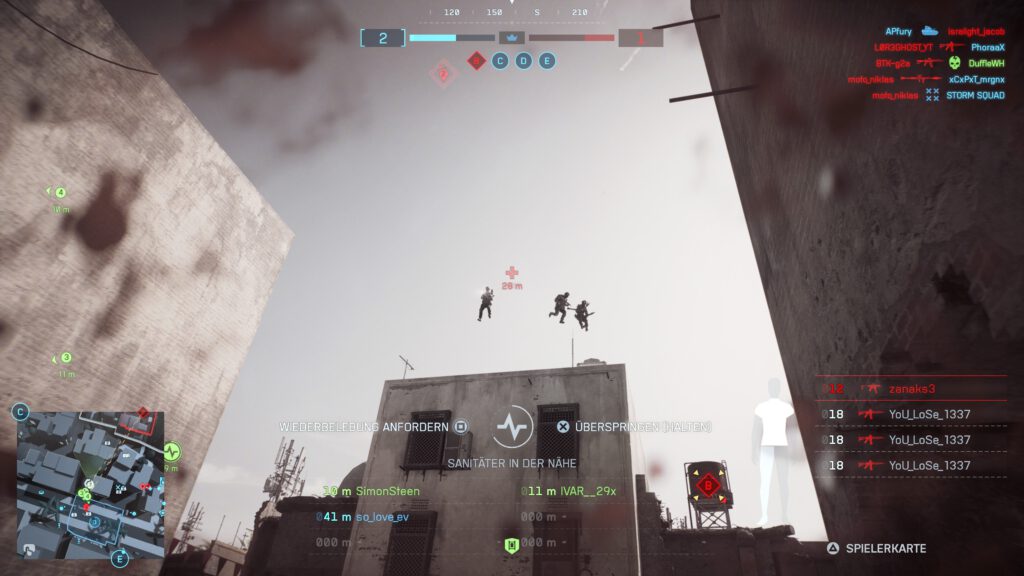Screen dimensions: 1024x576
Task: Click the crown icon between score bars
Action: coord(512,38)
